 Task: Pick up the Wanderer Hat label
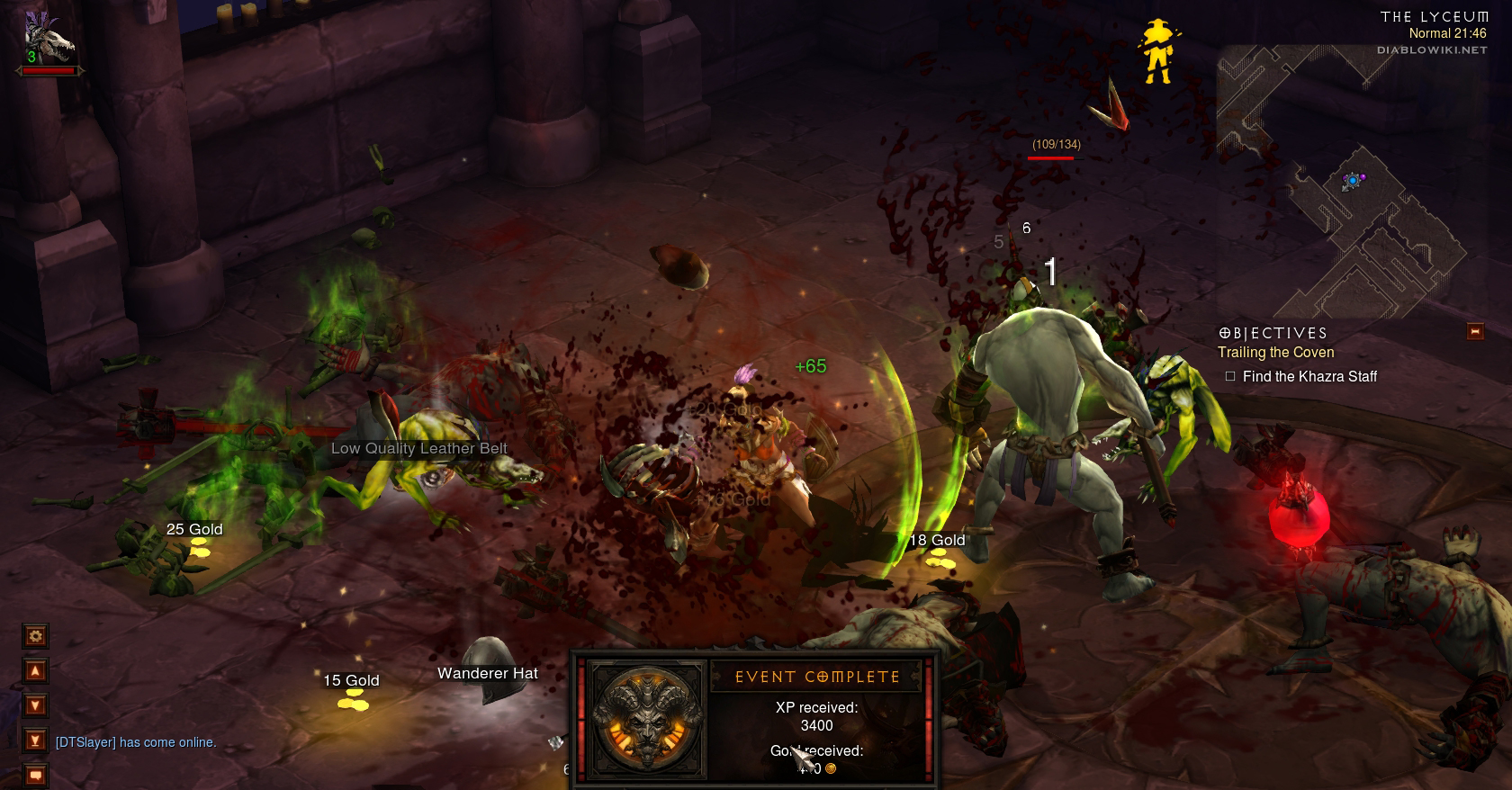pos(487,673)
